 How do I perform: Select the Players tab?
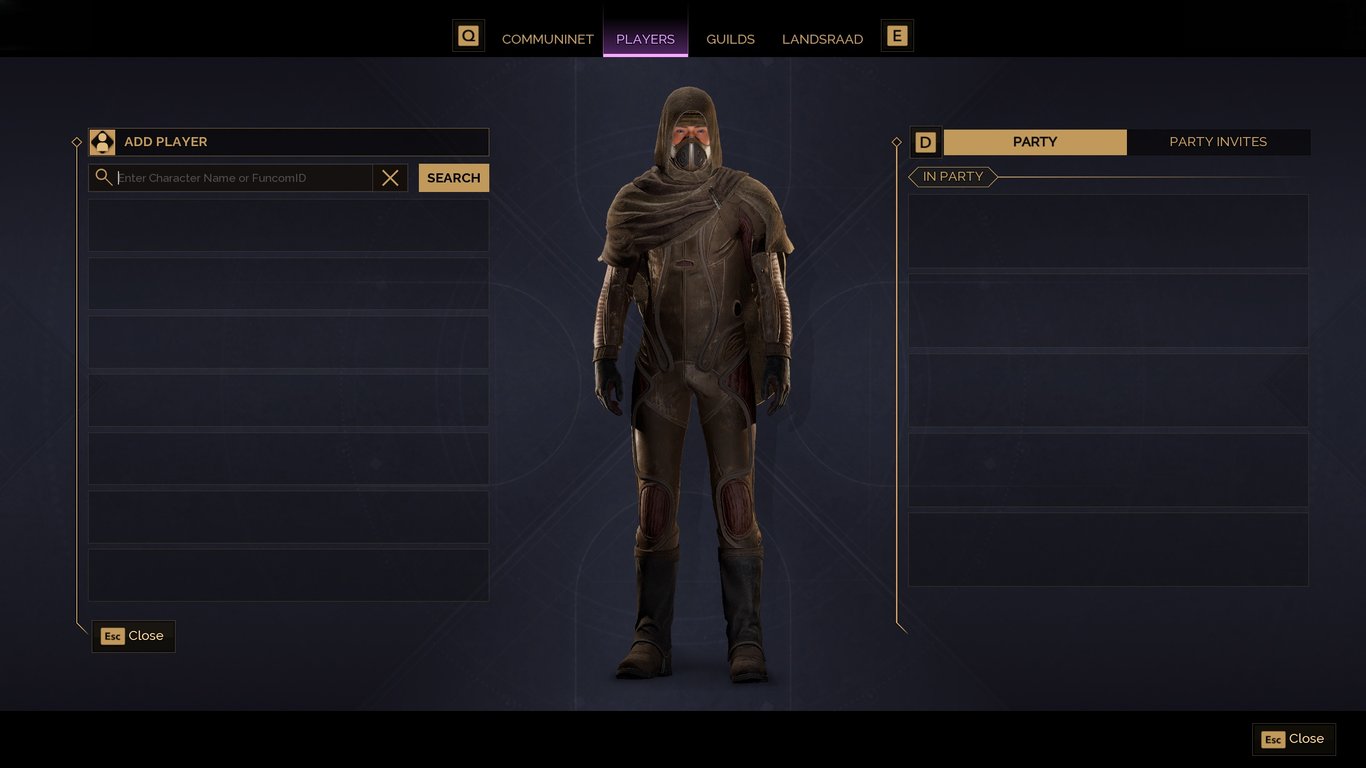(645, 39)
